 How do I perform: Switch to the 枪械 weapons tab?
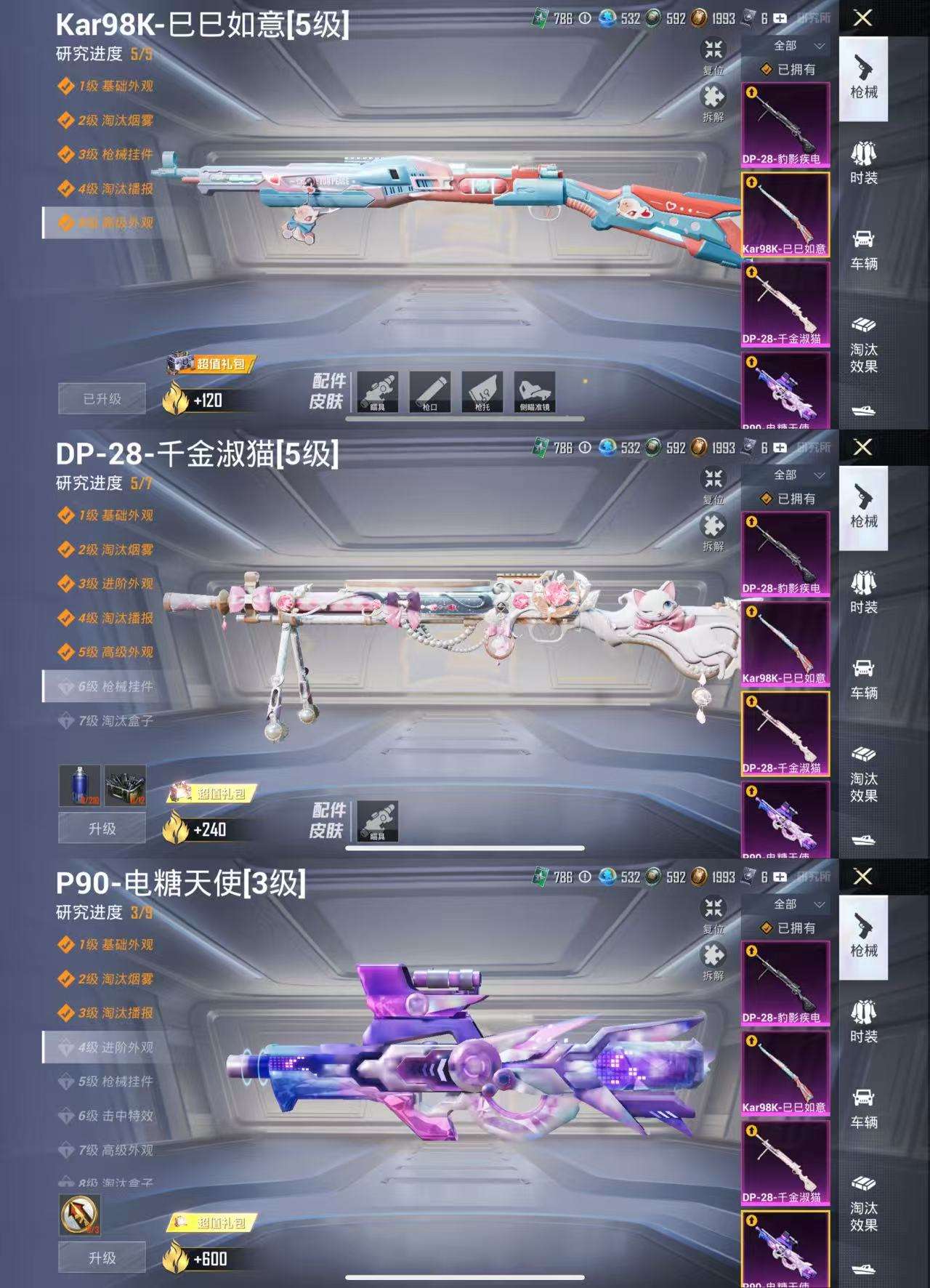865,94
